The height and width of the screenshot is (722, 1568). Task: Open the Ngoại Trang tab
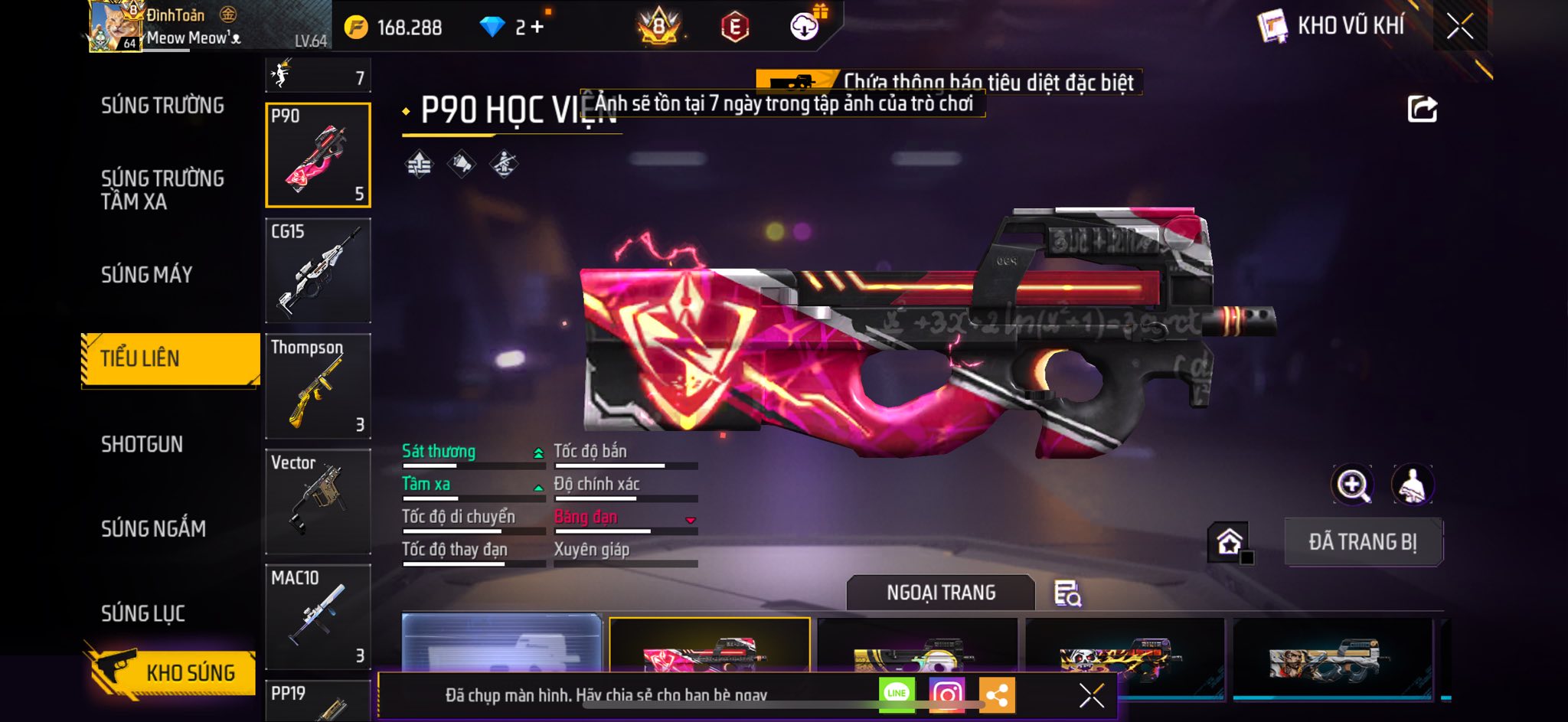pyautogui.click(x=941, y=593)
